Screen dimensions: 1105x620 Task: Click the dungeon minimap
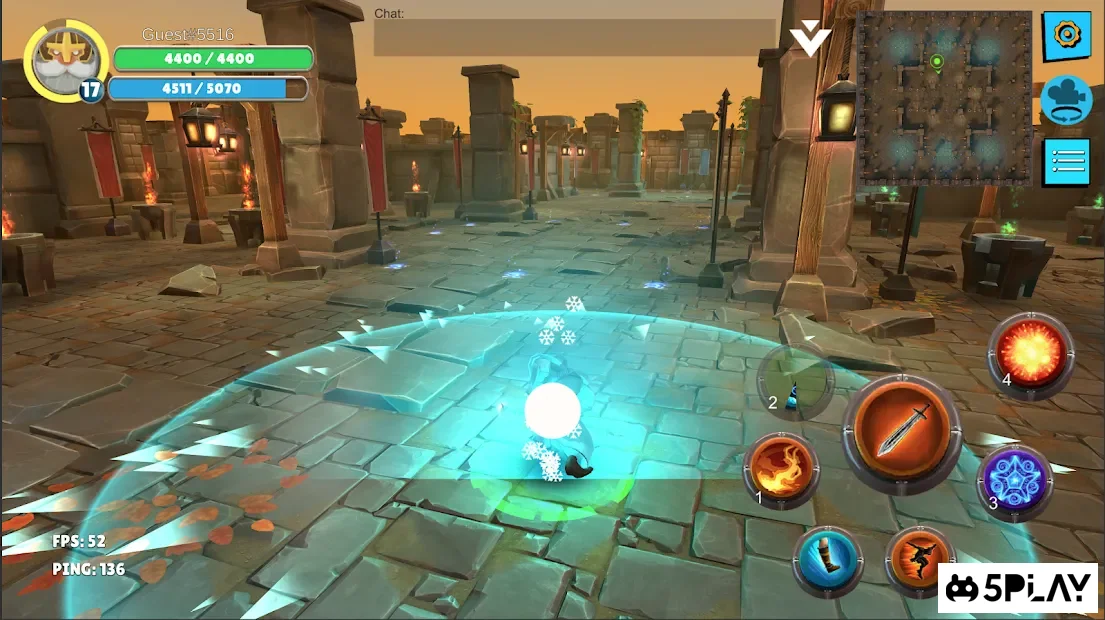(x=944, y=99)
